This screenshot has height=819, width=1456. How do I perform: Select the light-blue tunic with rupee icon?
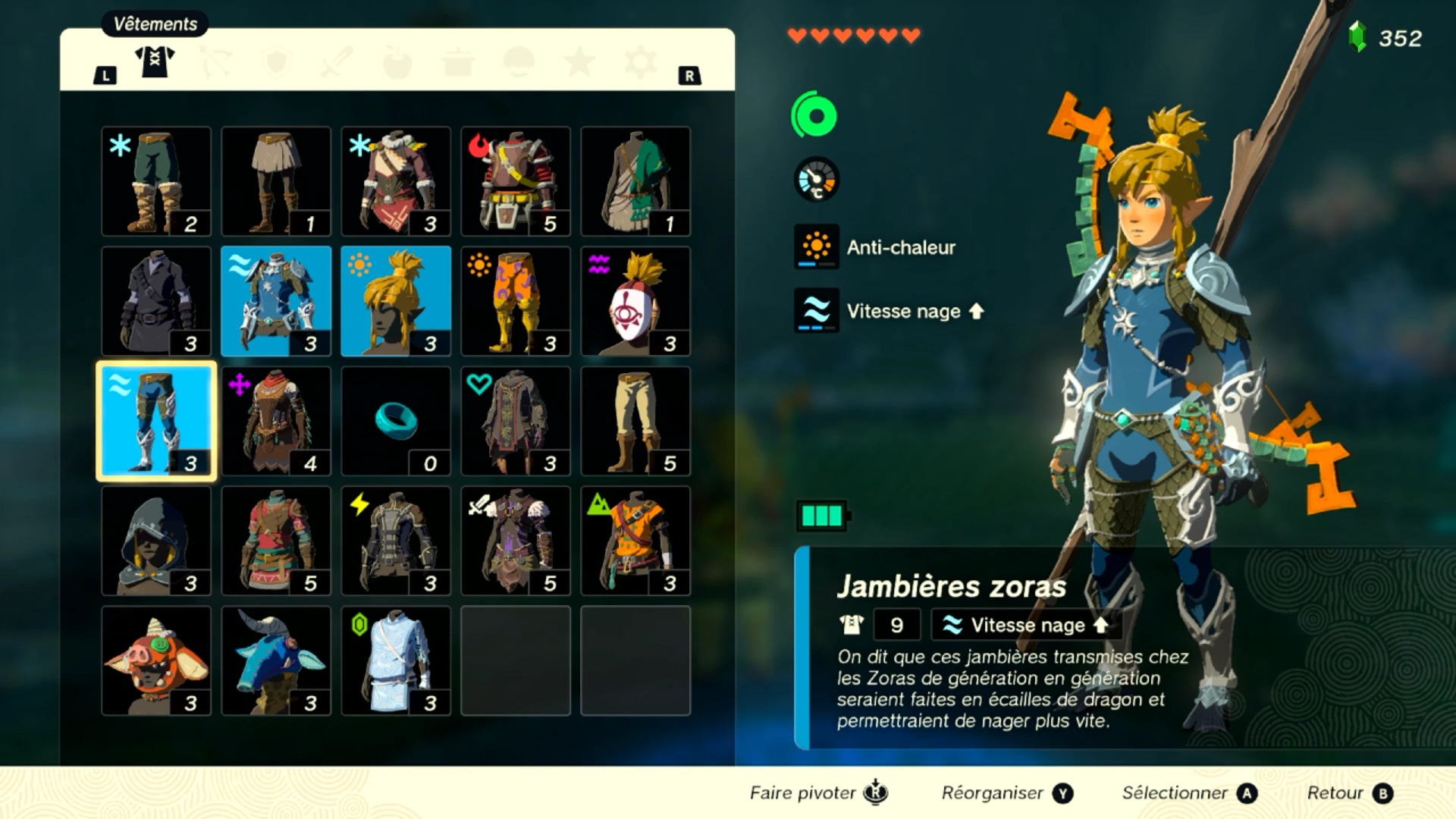point(396,661)
